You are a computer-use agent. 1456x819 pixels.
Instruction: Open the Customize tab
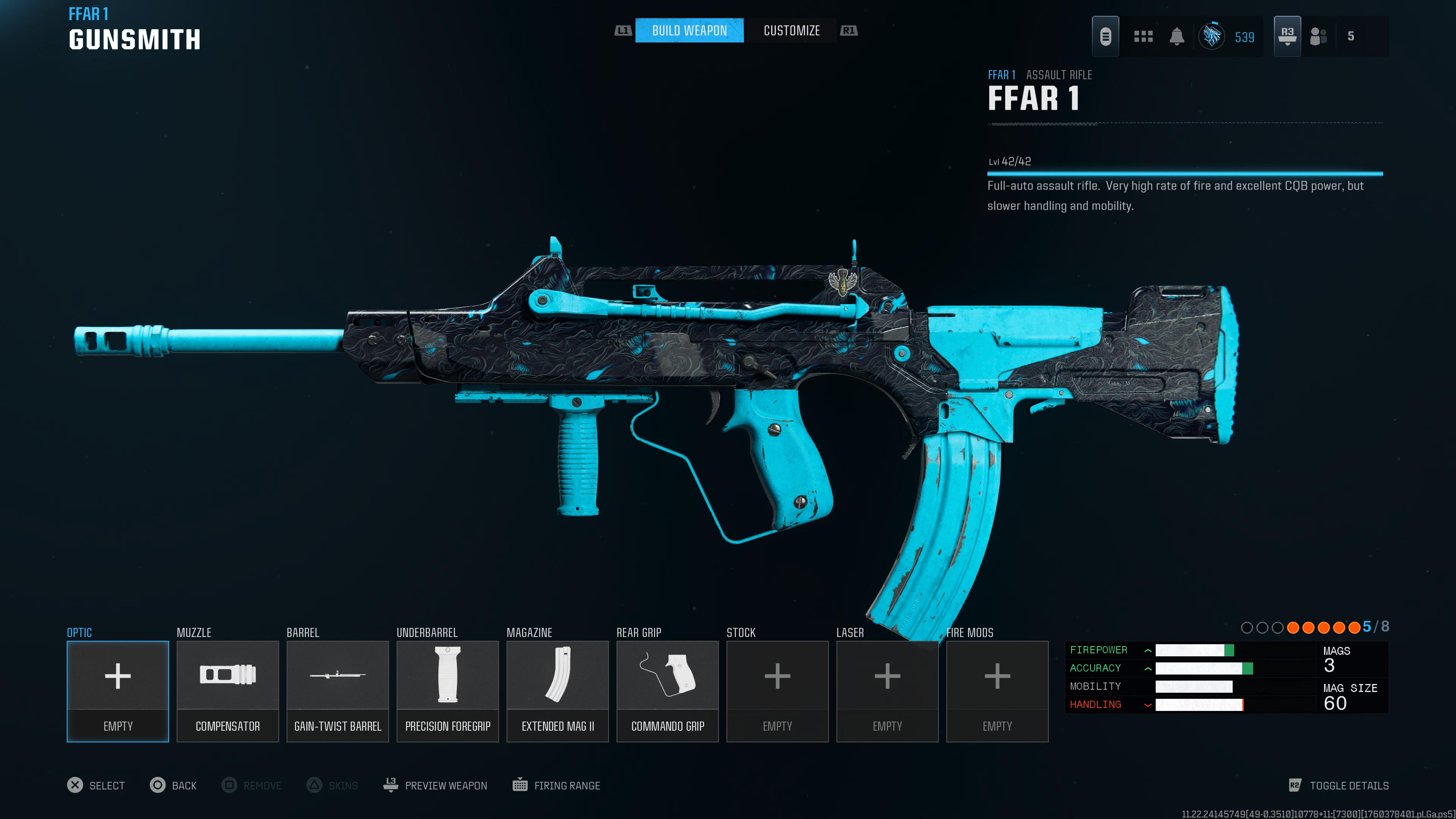(x=791, y=30)
